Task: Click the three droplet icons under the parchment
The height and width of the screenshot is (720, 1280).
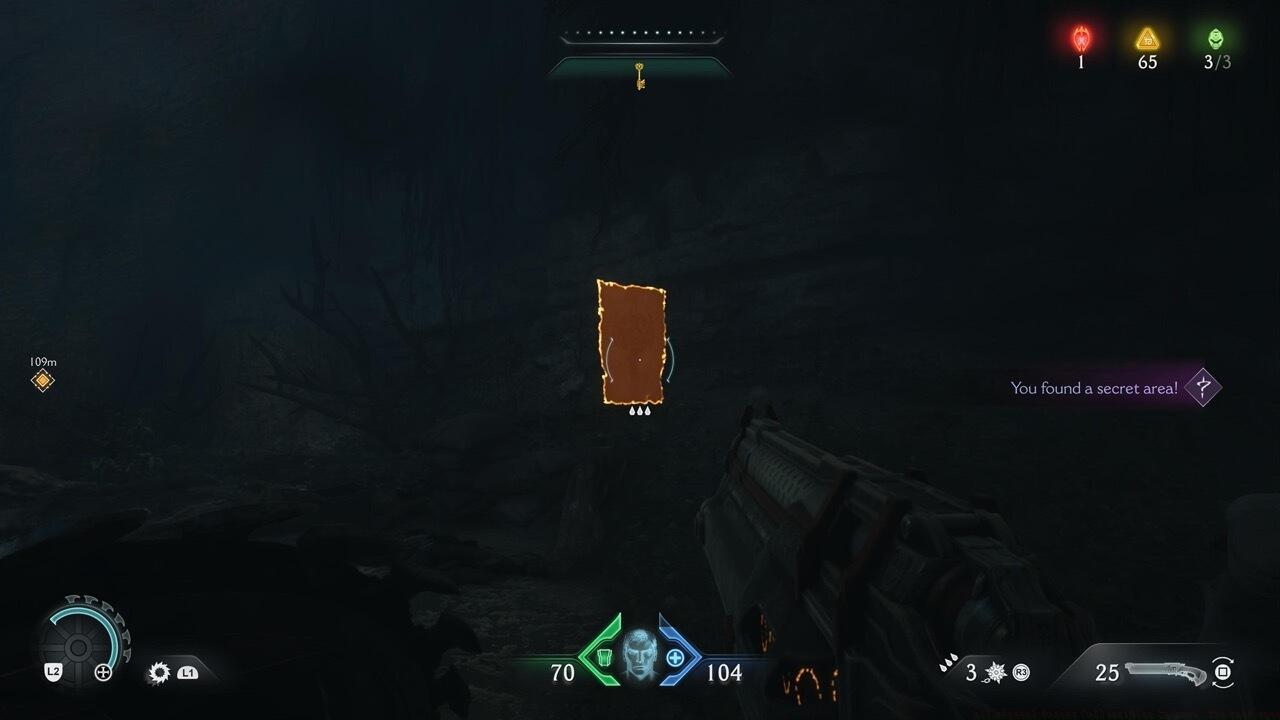Action: [x=640, y=410]
